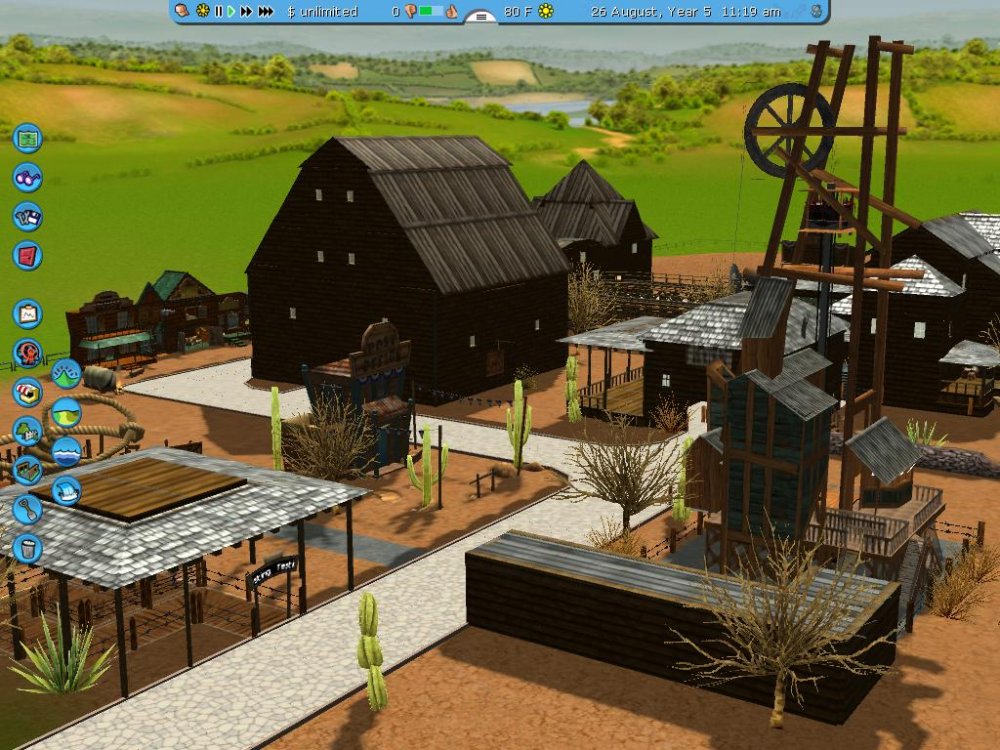Click the trash can delete tool
The height and width of the screenshot is (750, 1000).
(27, 548)
